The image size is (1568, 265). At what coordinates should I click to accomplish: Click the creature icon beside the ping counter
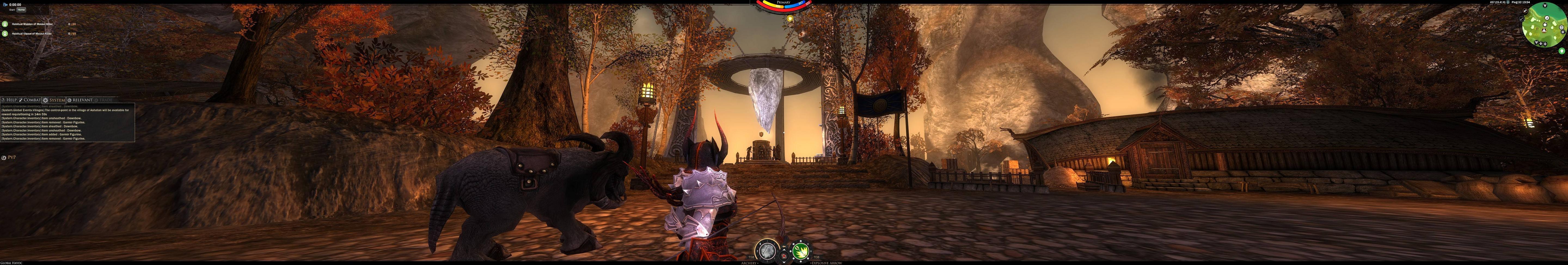pos(1508,2)
